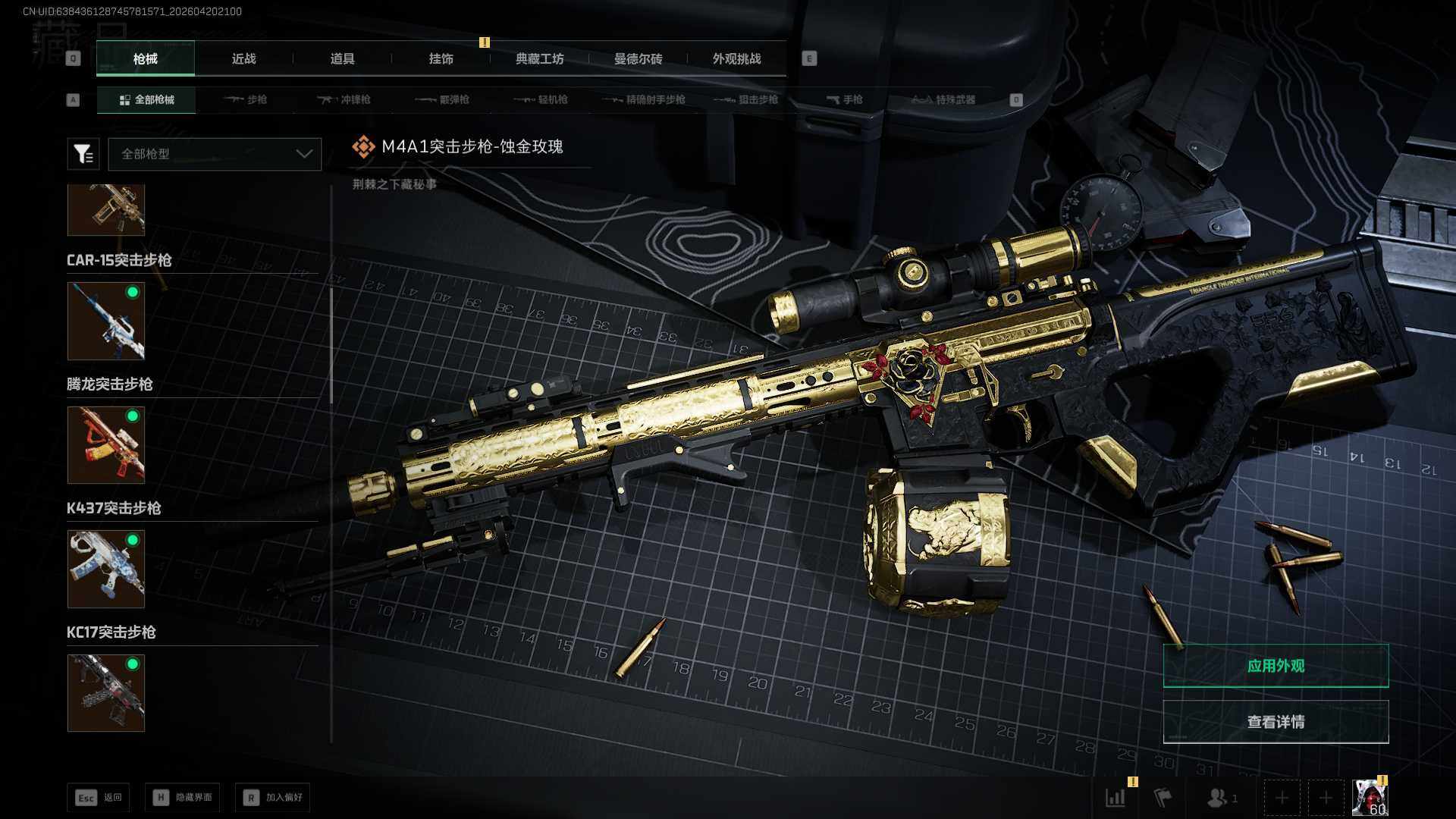
Task: Open the 曼德尔砖 tab
Action: point(638,58)
